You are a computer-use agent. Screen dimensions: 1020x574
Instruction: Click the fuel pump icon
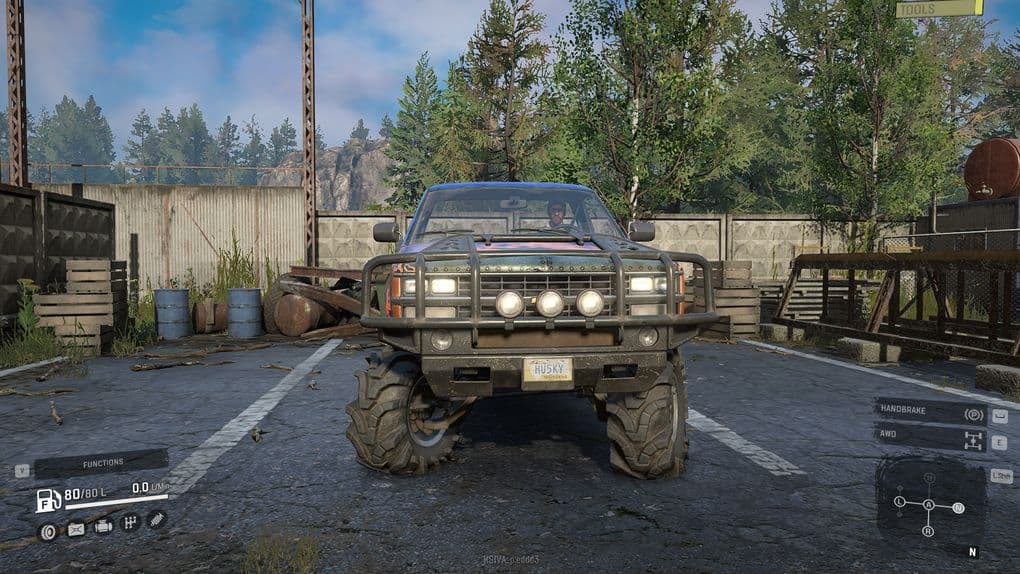click(48, 499)
